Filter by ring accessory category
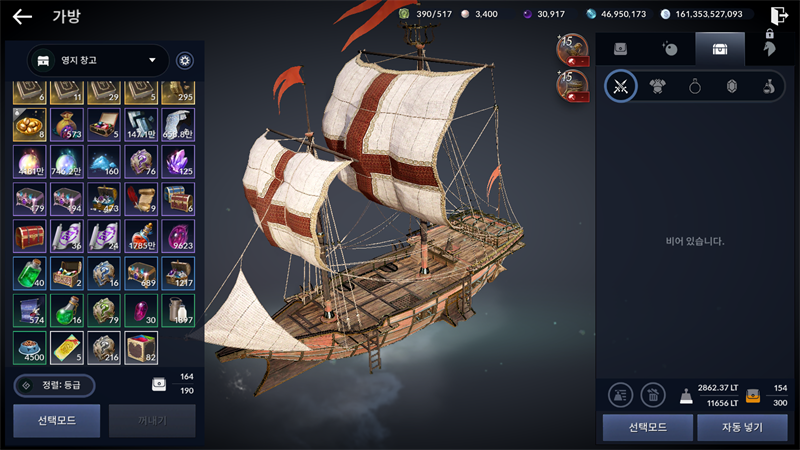800x450 pixels. (x=695, y=86)
